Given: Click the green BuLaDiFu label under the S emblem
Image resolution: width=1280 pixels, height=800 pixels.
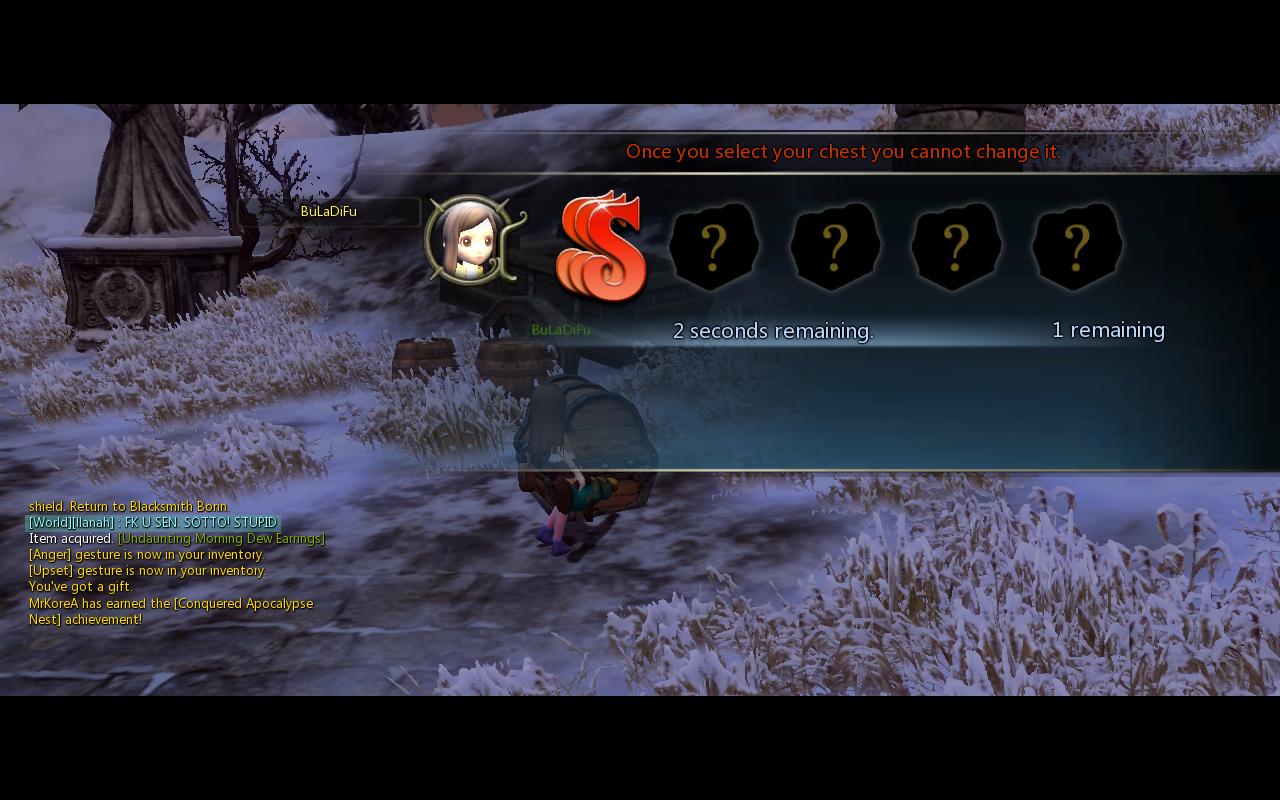Looking at the screenshot, I should point(561,328).
